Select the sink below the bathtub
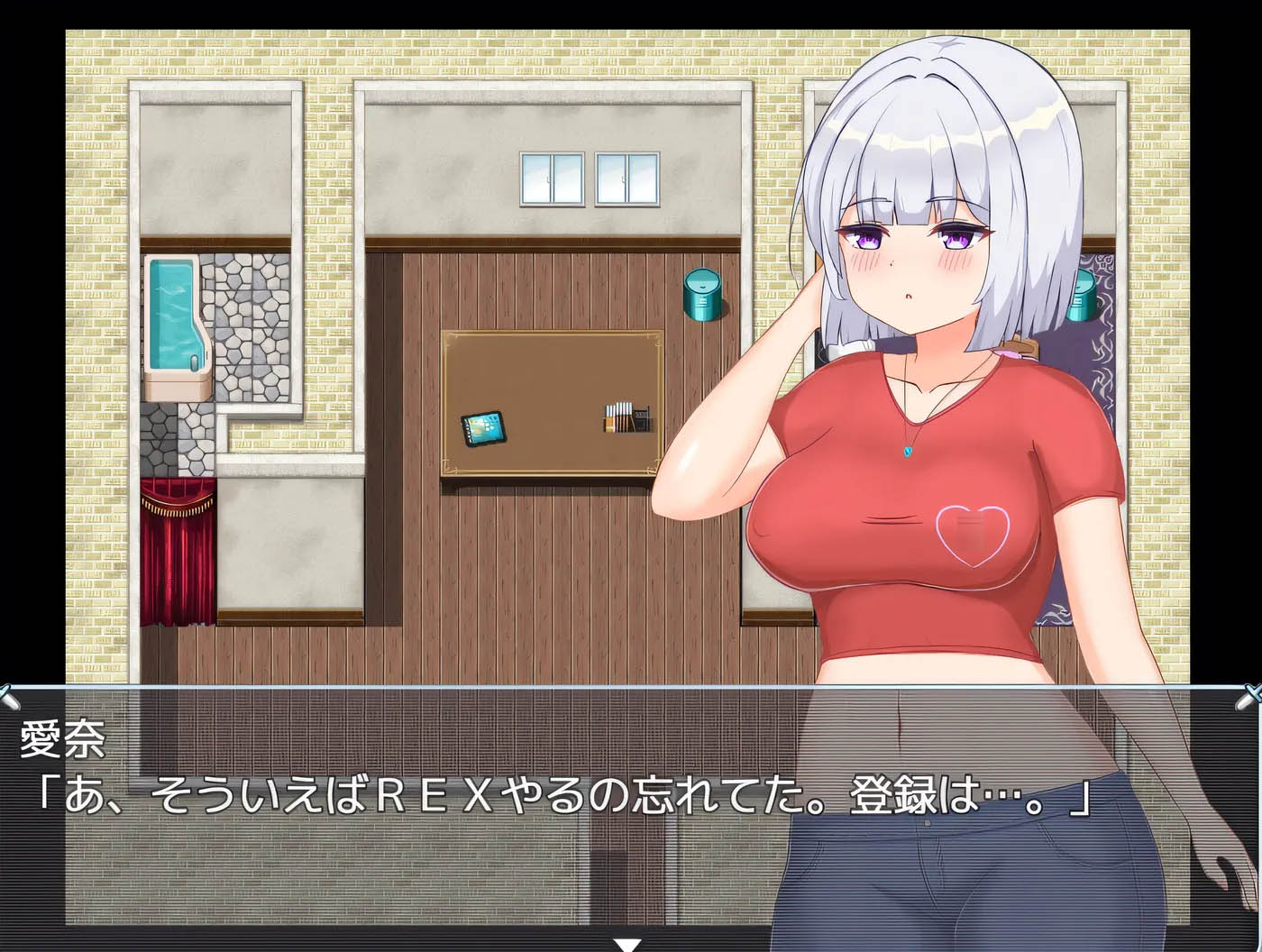This screenshot has height=952, width=1262. pyautogui.click(x=177, y=388)
